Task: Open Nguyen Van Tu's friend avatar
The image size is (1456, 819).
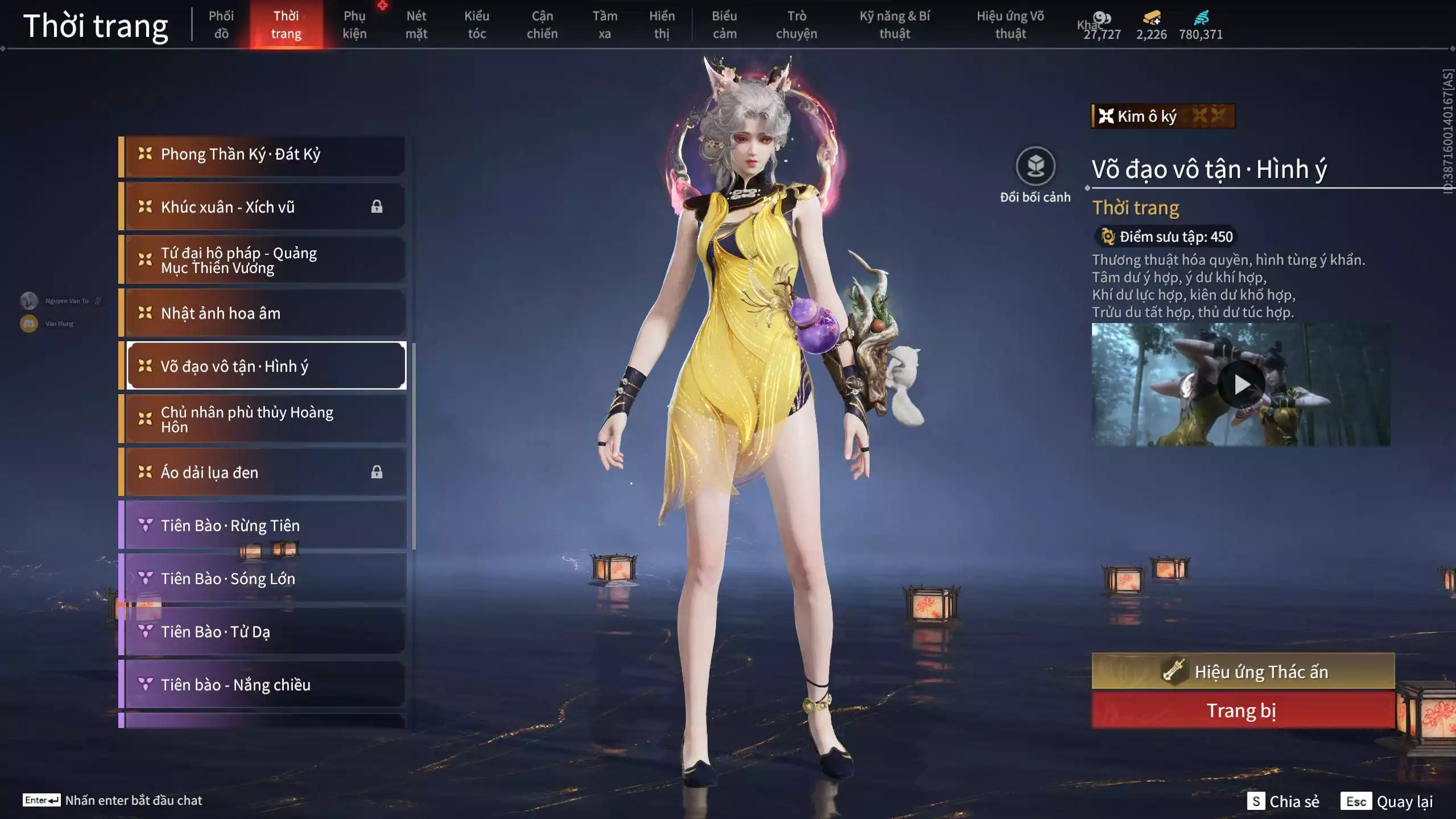Action: point(28,300)
